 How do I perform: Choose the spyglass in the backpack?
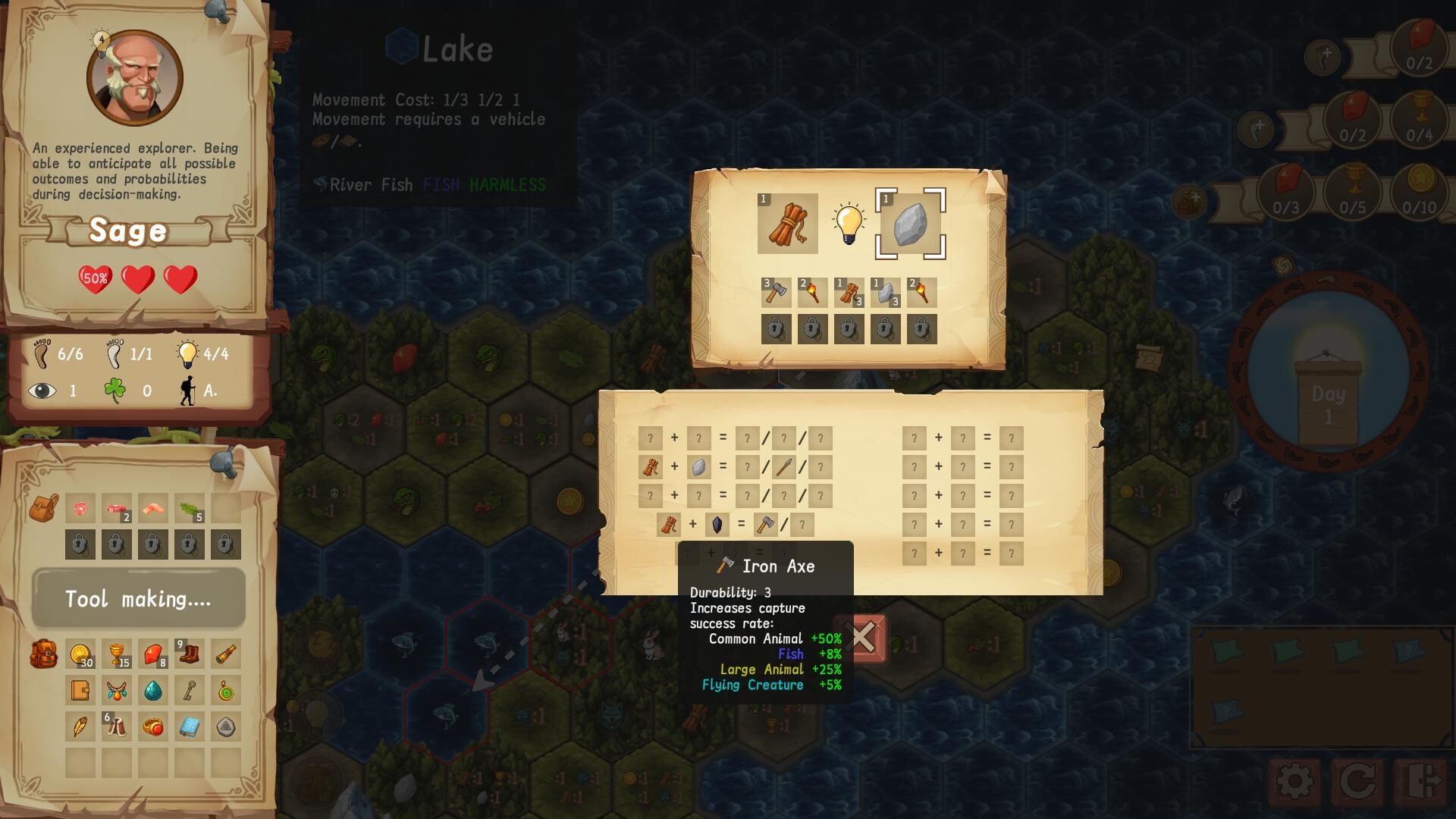click(x=225, y=654)
